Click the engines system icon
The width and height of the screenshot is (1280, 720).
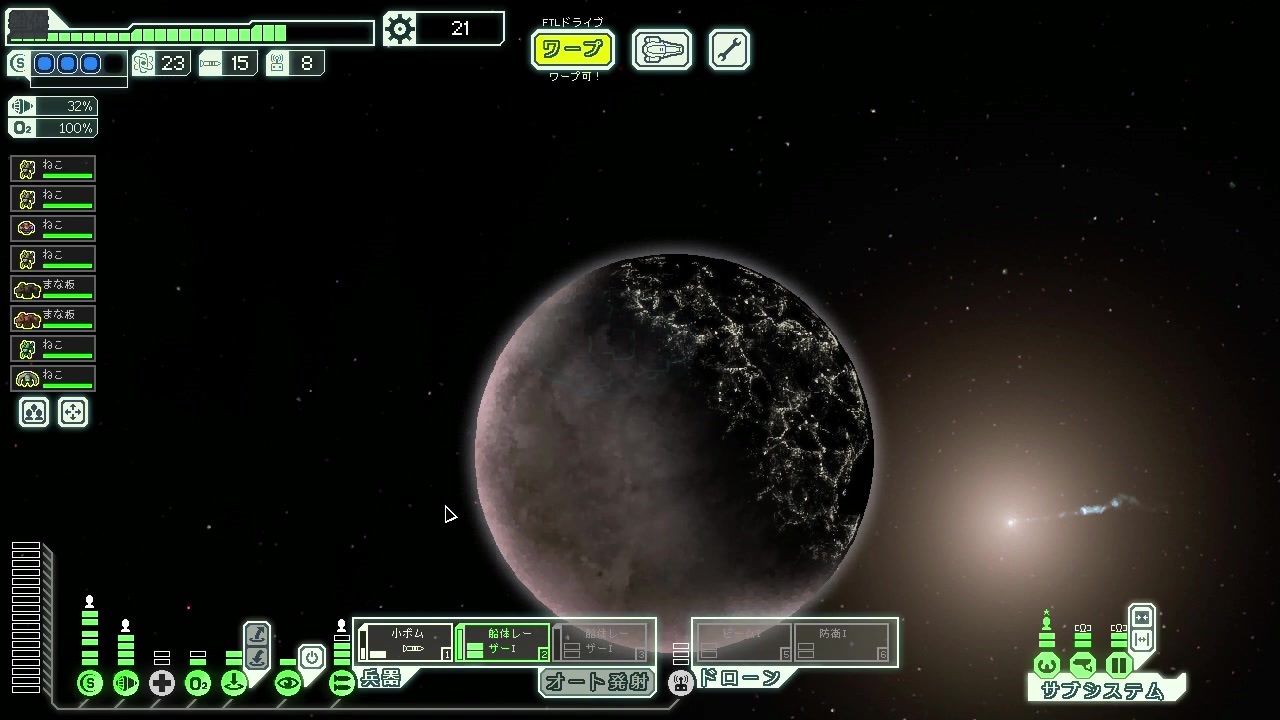pos(126,684)
